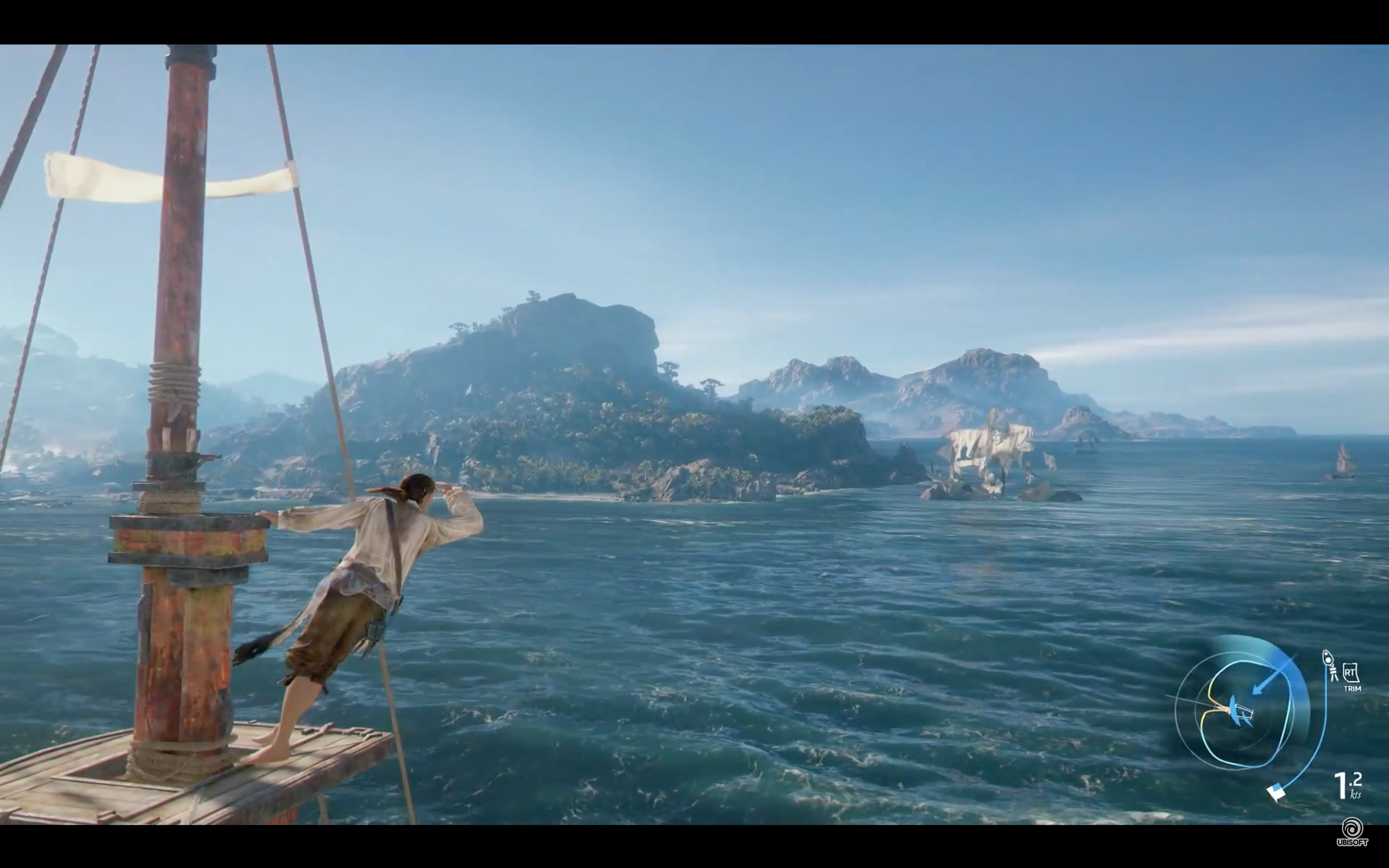Click the RT button prompt icon

(1351, 673)
